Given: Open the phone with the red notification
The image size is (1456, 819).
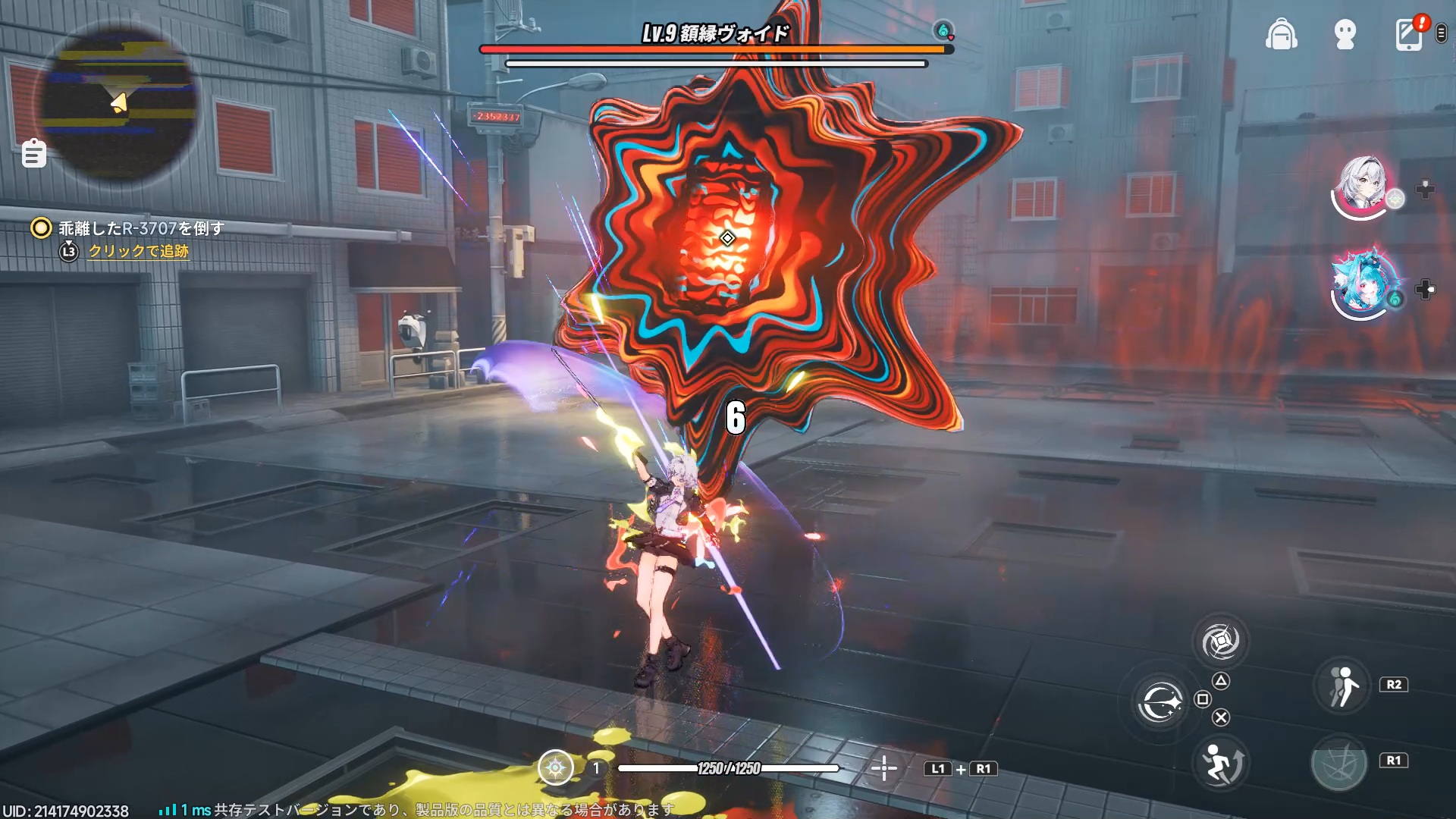Looking at the screenshot, I should [x=1409, y=35].
